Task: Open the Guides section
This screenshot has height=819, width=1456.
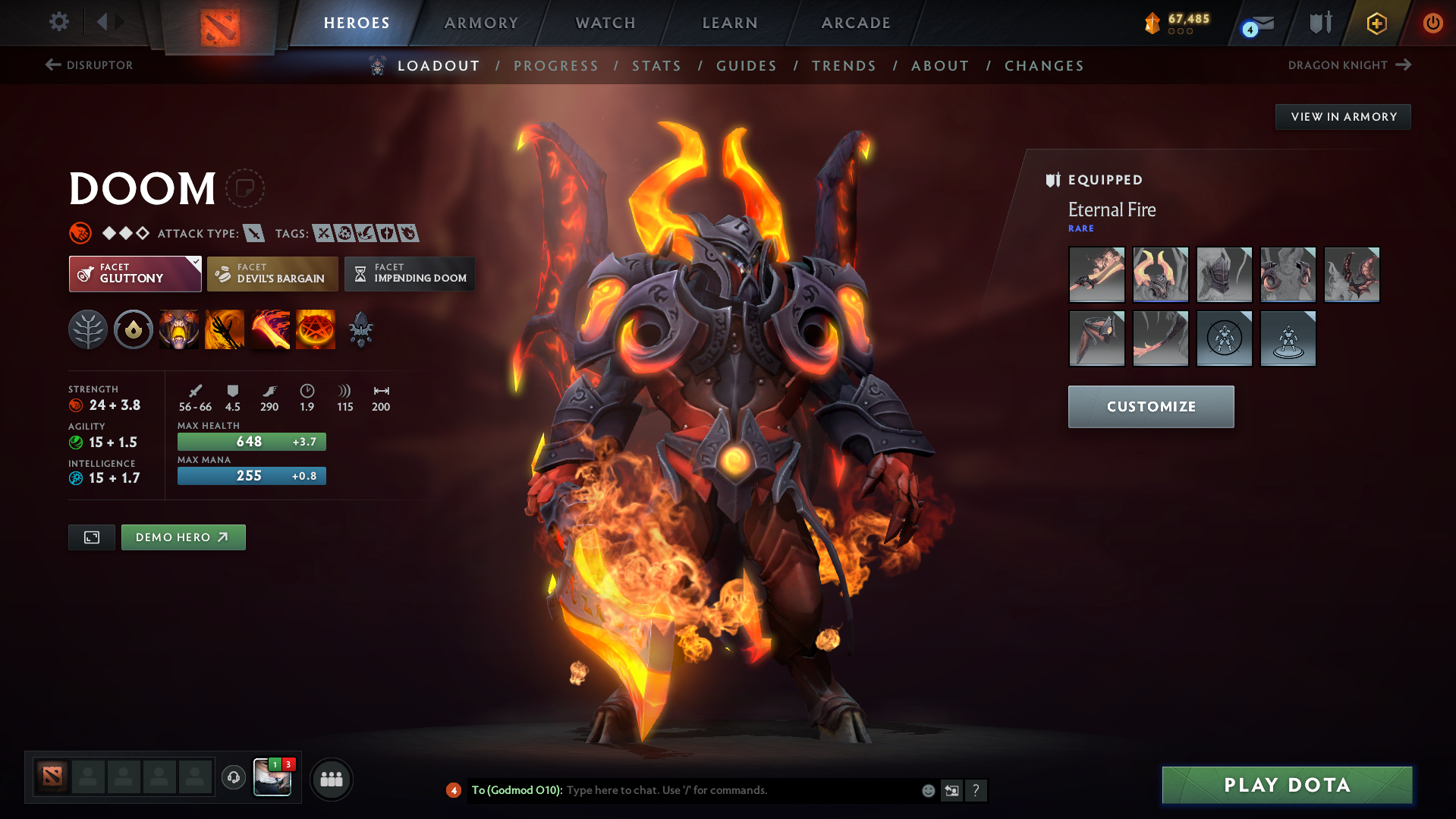Action: pos(747,66)
